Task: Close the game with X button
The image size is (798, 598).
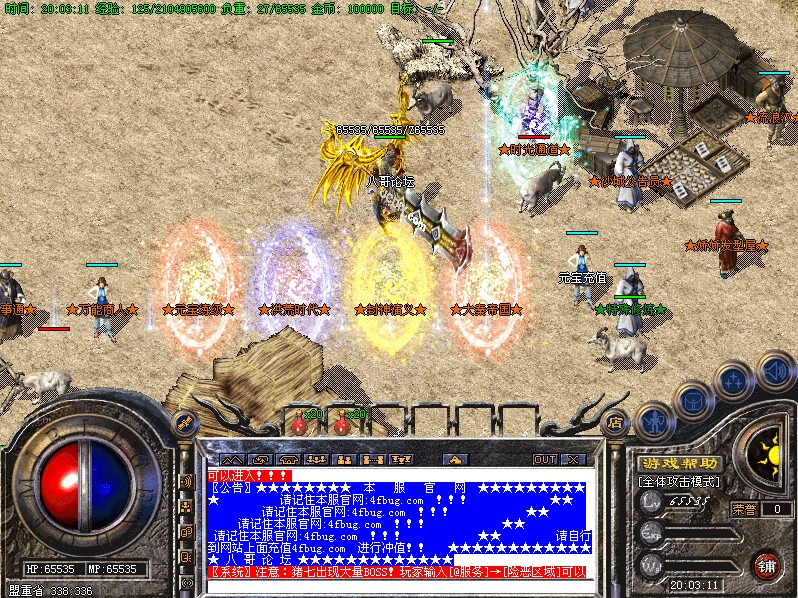Action: (572, 459)
